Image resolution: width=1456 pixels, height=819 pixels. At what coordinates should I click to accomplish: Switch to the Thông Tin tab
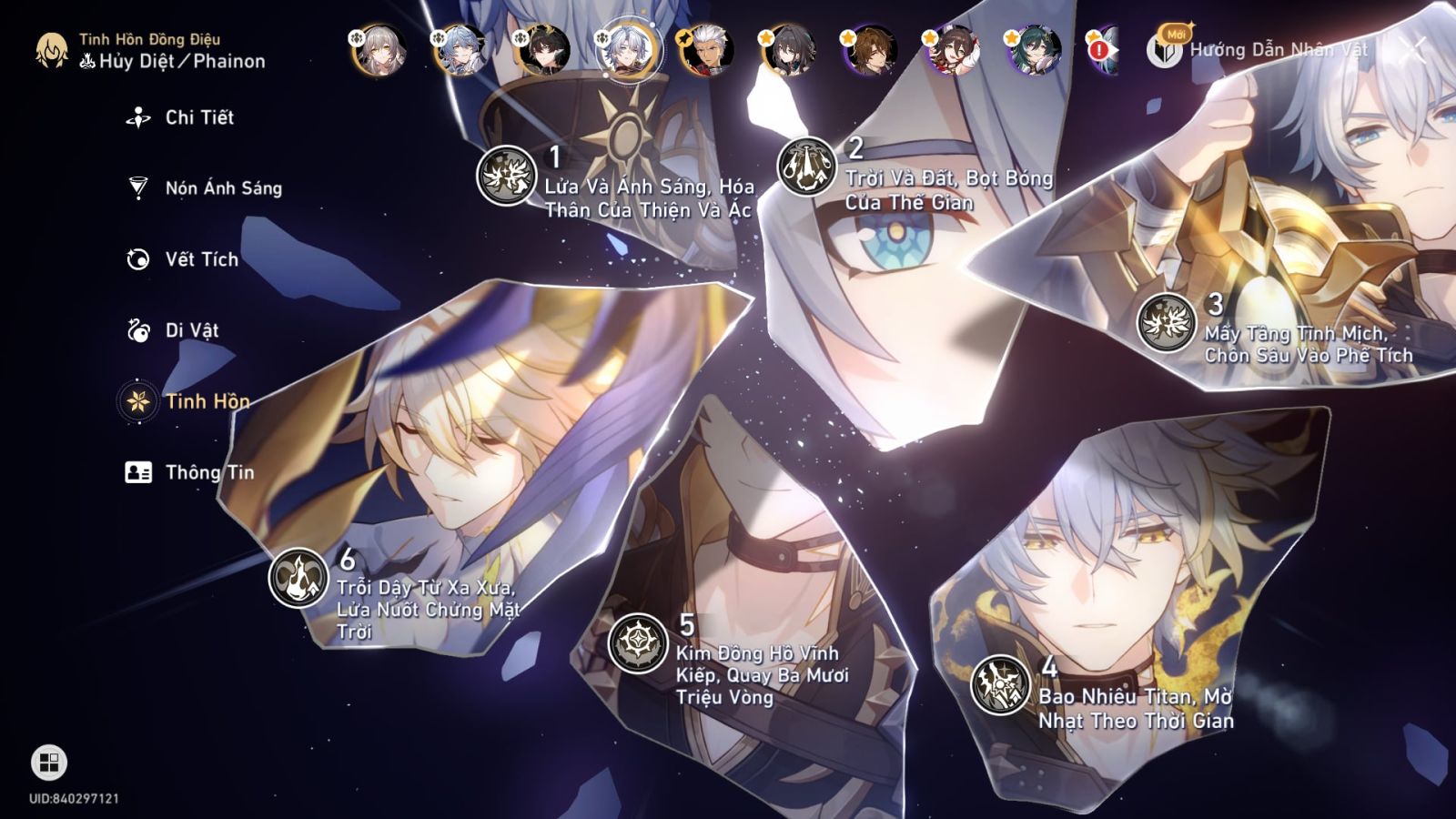pos(136,472)
